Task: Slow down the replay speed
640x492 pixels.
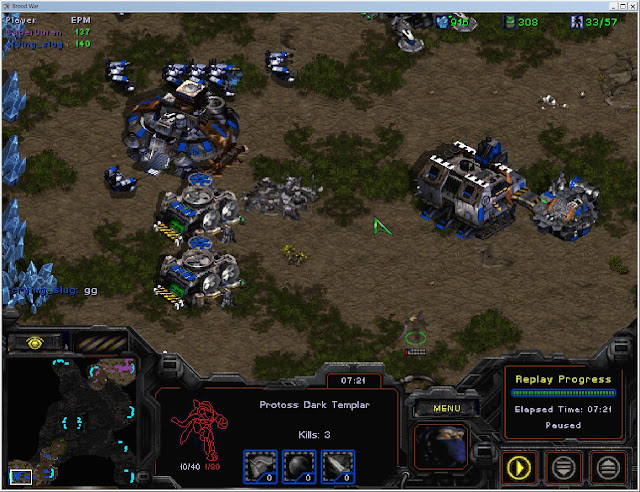Action: click(x=564, y=466)
